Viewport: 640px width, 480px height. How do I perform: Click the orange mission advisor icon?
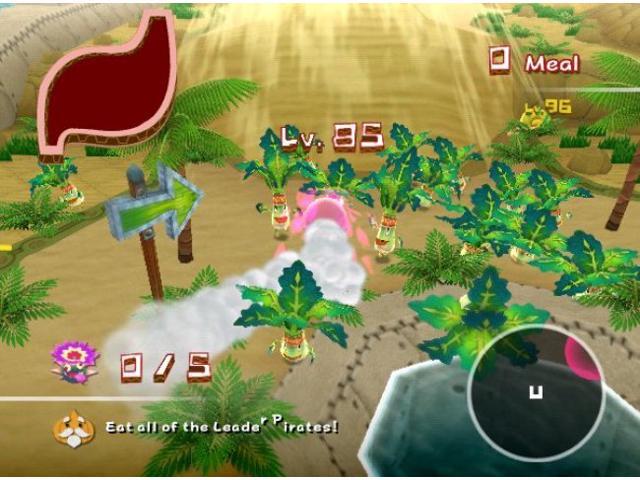(x=69, y=428)
